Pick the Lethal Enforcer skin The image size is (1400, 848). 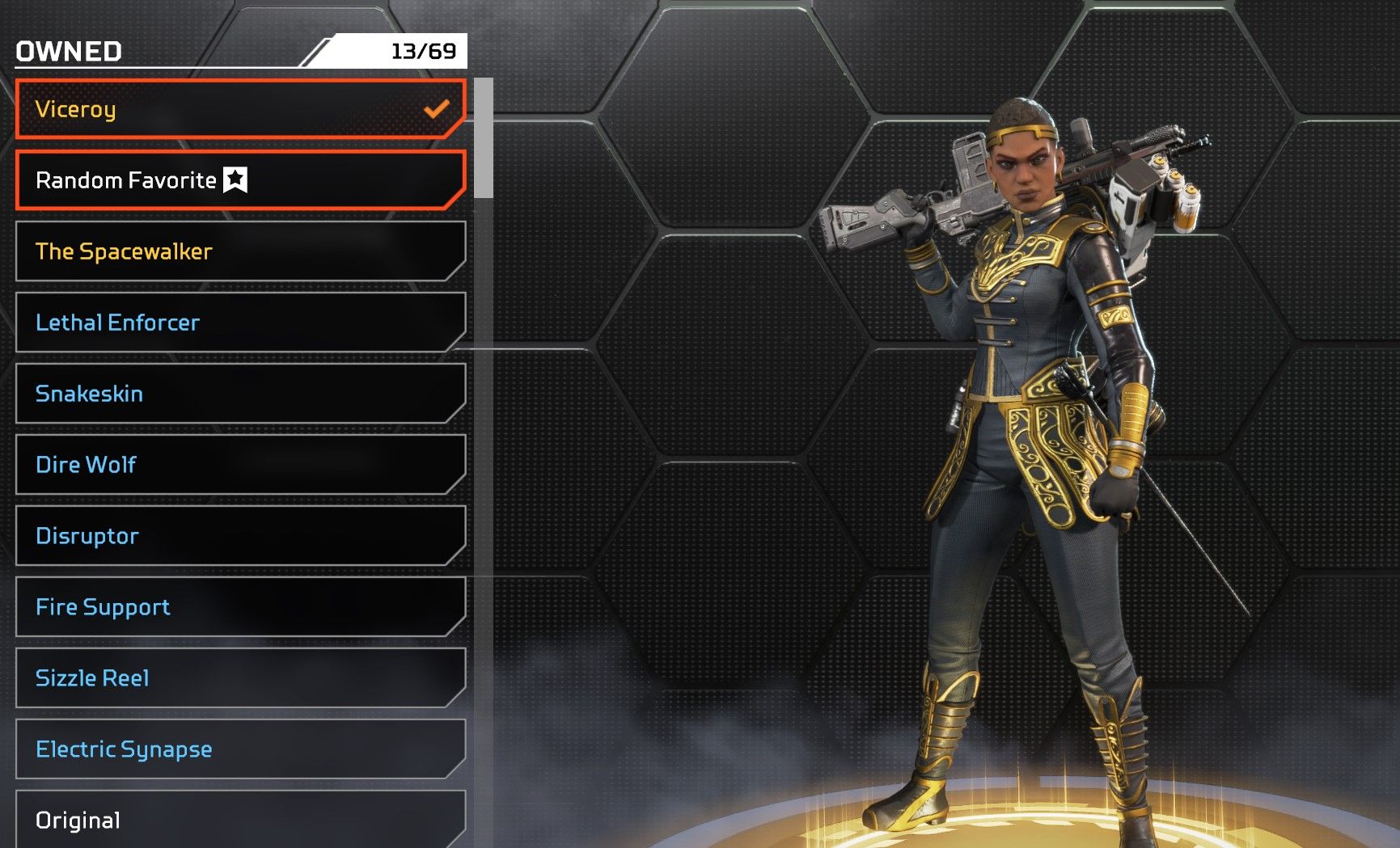click(x=240, y=323)
